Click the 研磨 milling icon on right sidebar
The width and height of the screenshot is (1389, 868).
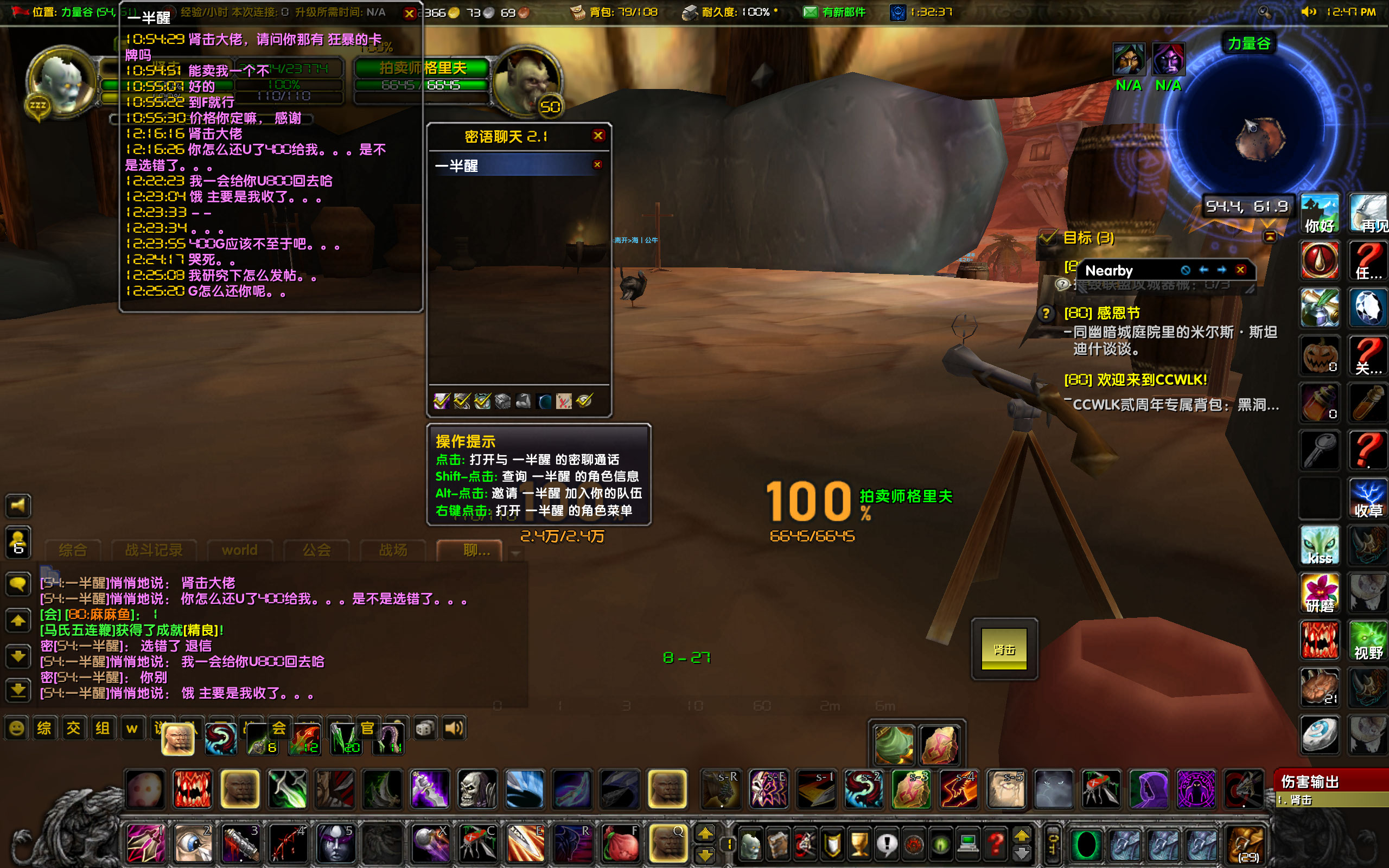click(x=1320, y=594)
